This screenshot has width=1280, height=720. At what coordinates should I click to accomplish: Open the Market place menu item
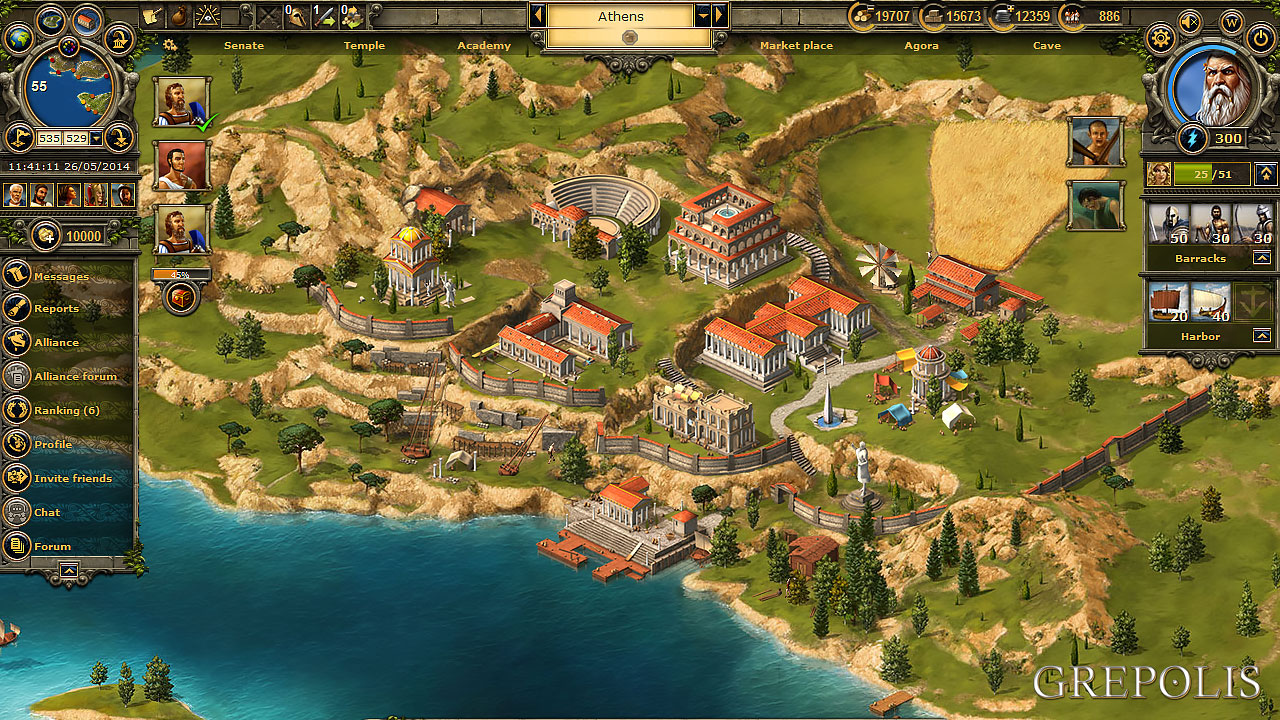point(797,45)
